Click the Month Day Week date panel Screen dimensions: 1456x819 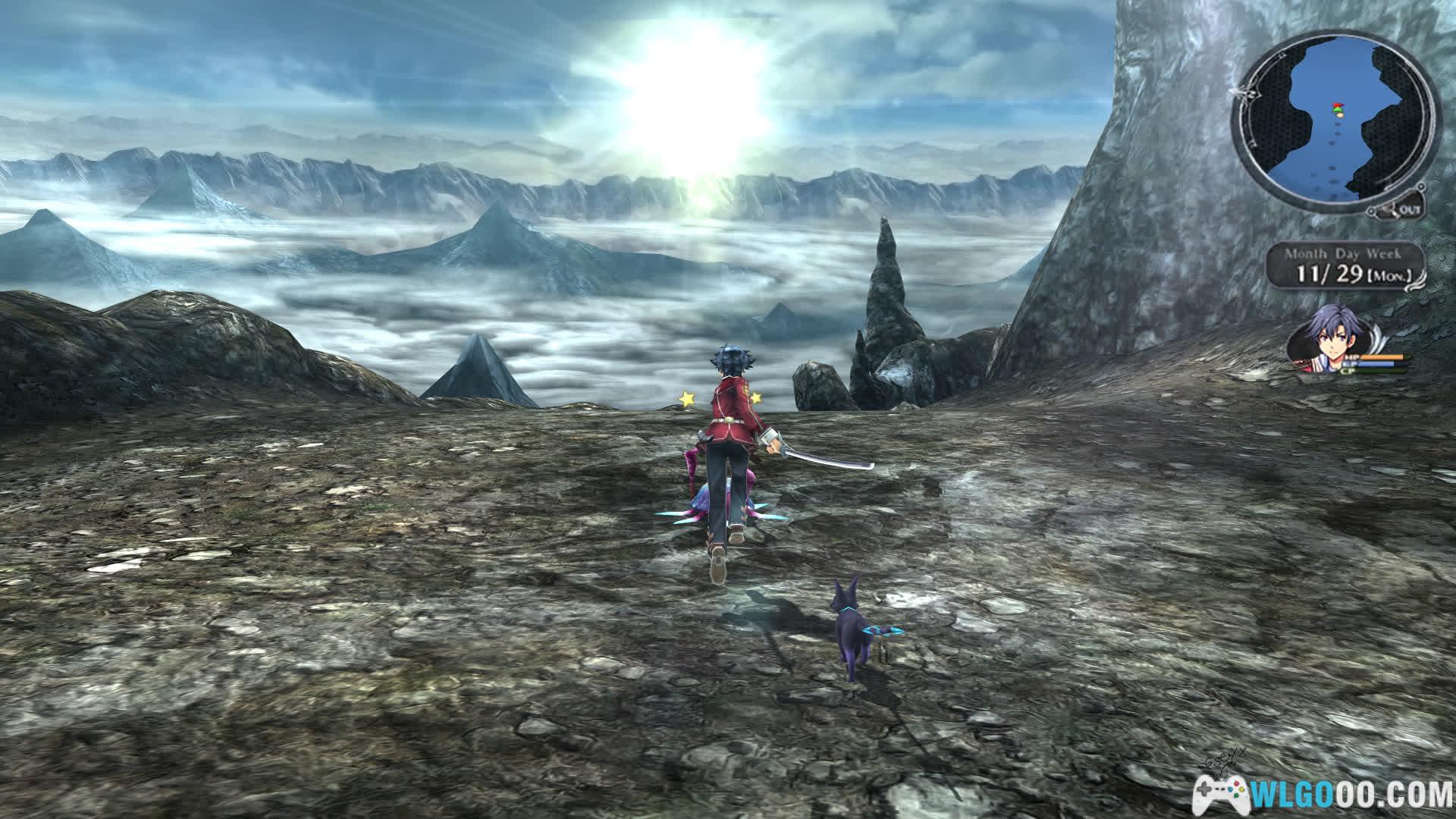(x=1343, y=266)
